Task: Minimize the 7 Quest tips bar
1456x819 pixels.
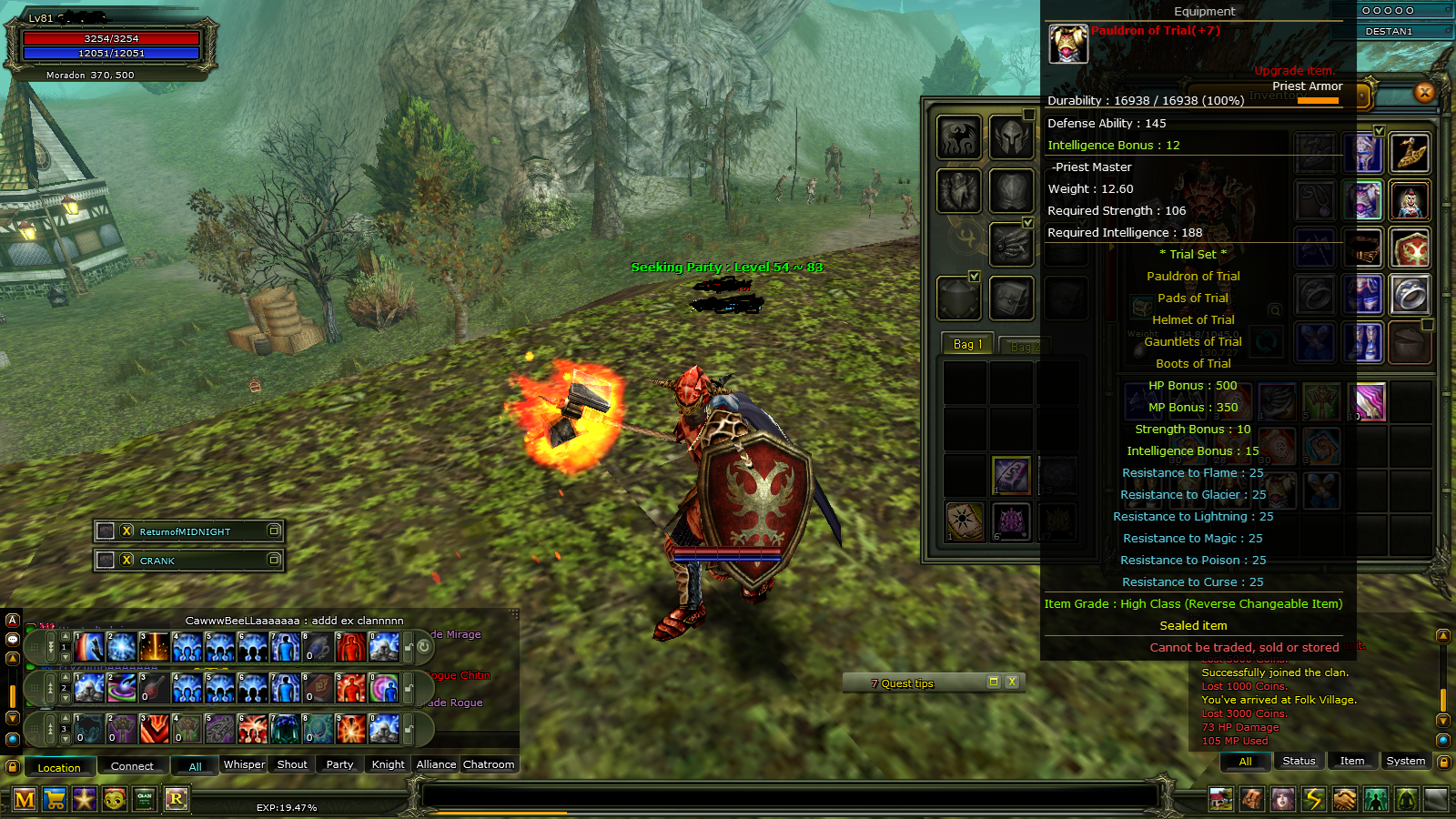Action: [x=993, y=681]
